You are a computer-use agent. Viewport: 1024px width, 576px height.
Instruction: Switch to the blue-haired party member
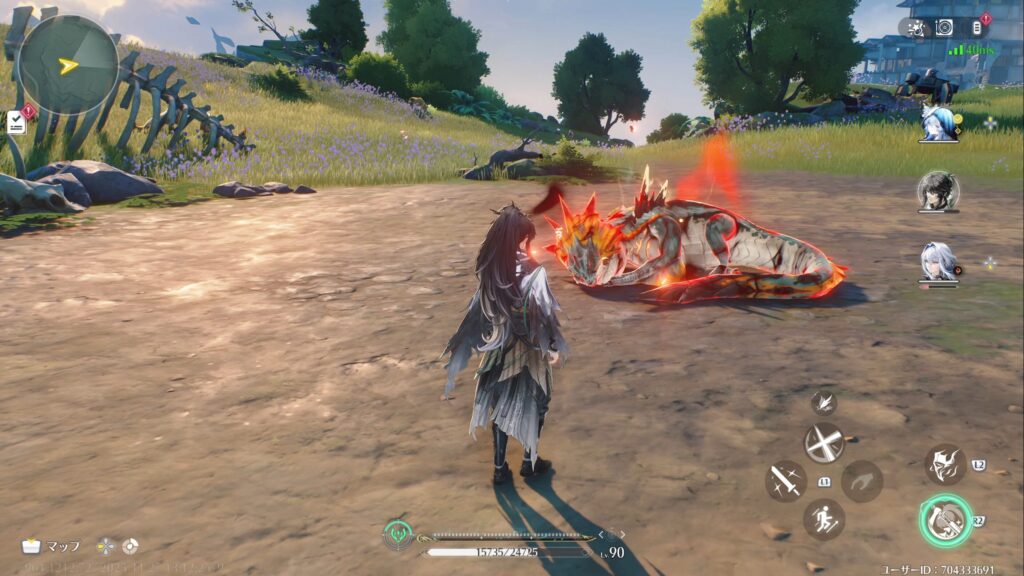coord(938,123)
